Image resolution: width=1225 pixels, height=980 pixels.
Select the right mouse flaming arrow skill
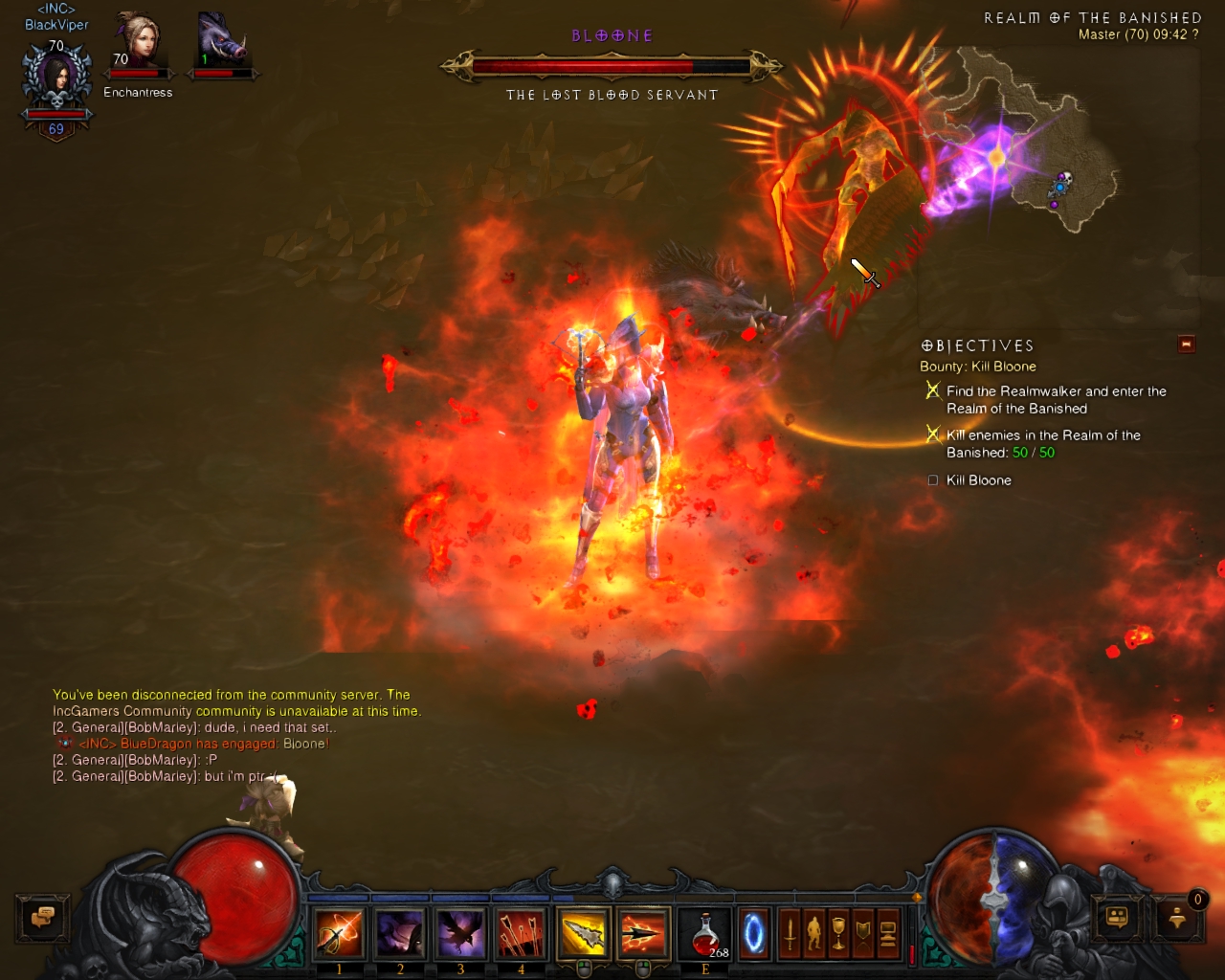tap(643, 933)
